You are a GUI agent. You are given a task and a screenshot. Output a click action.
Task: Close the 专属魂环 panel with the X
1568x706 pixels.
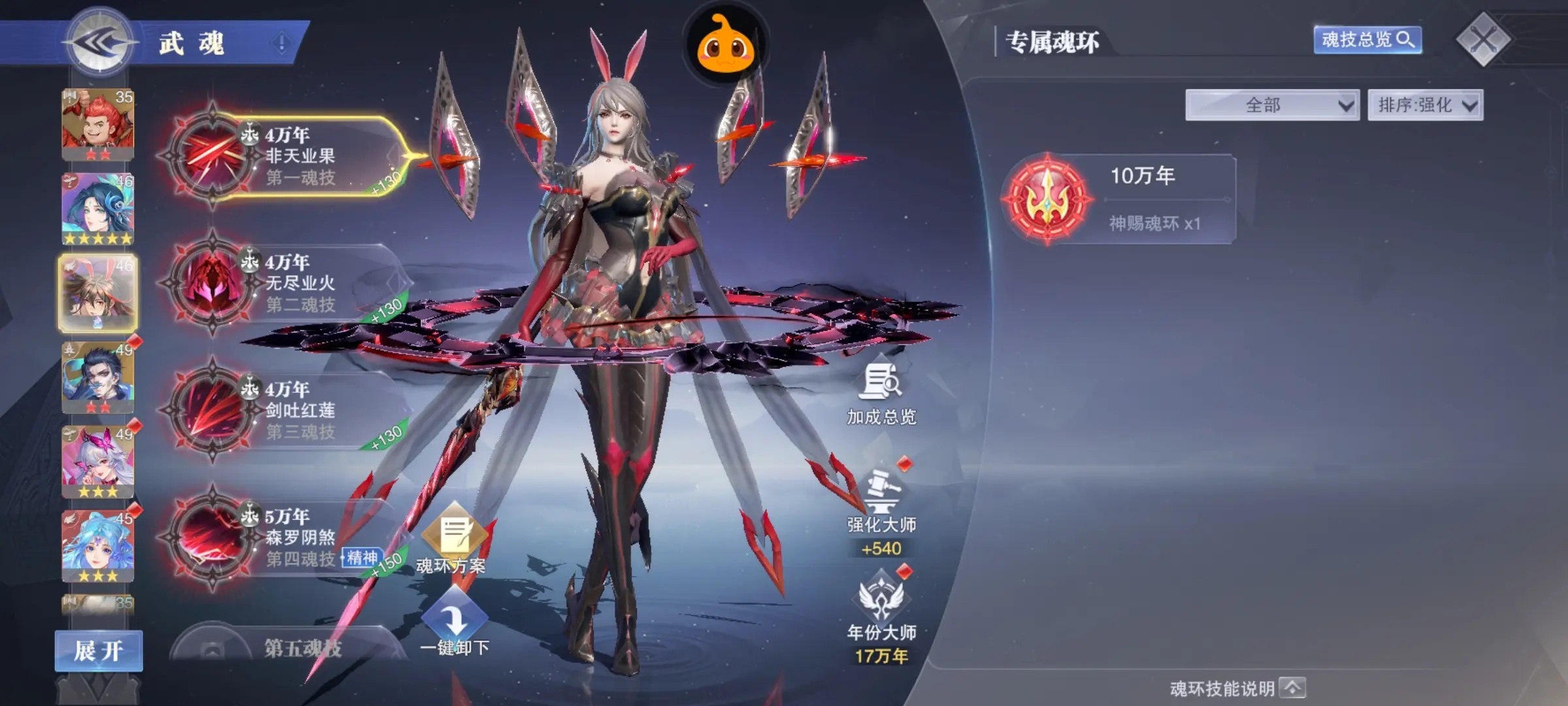[x=1482, y=40]
